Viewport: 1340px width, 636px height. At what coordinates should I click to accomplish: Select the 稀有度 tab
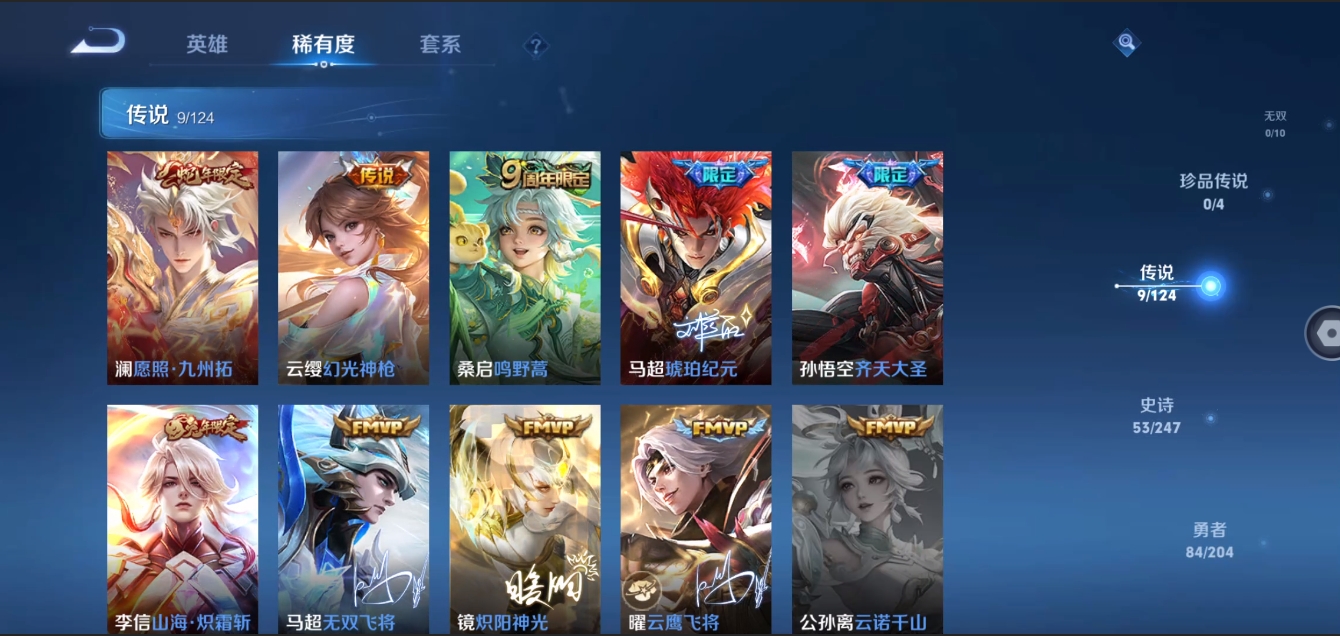coord(323,45)
